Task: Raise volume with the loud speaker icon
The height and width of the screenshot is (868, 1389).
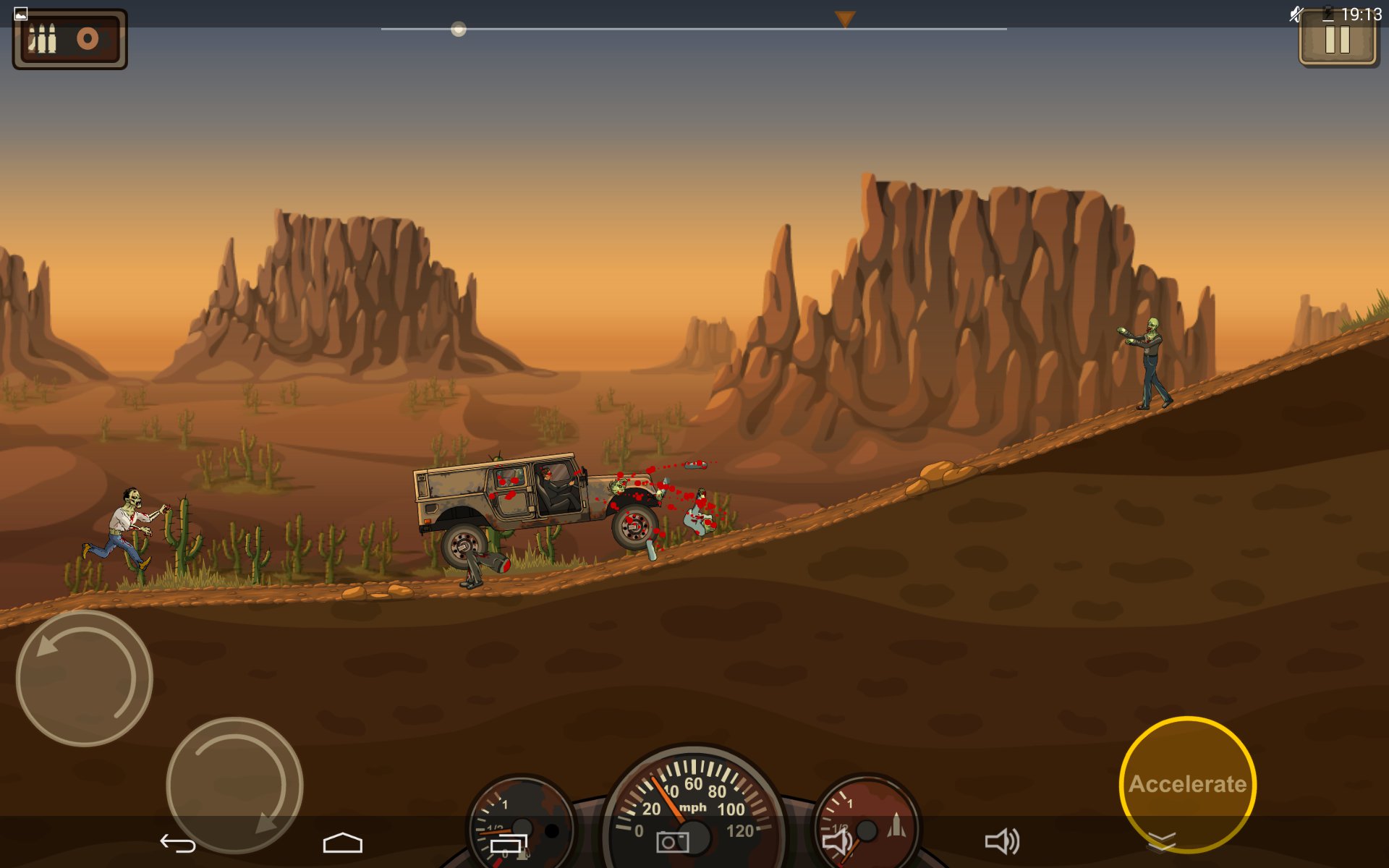Action: (1002, 842)
